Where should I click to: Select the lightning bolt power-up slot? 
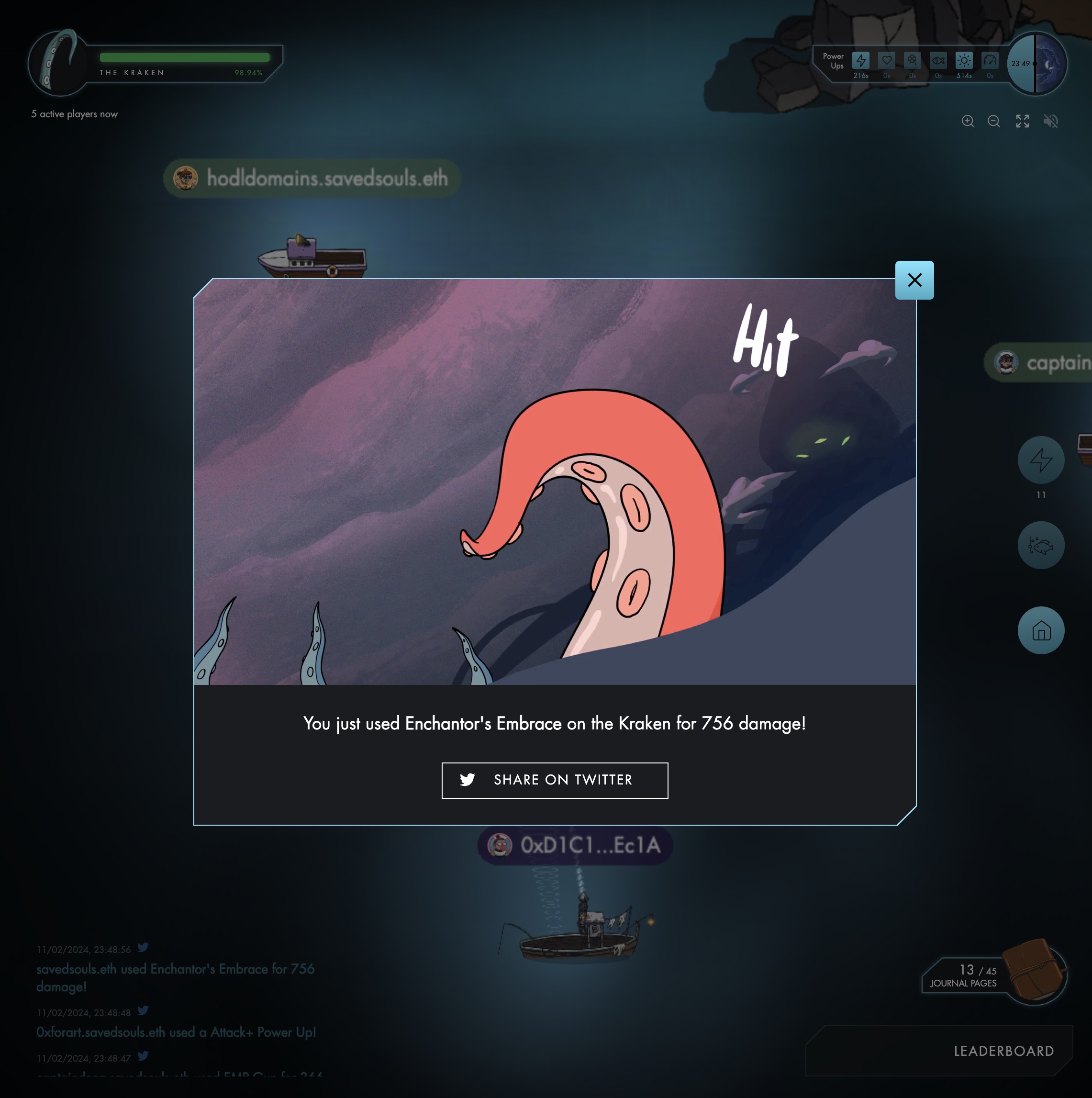pyautogui.click(x=861, y=60)
